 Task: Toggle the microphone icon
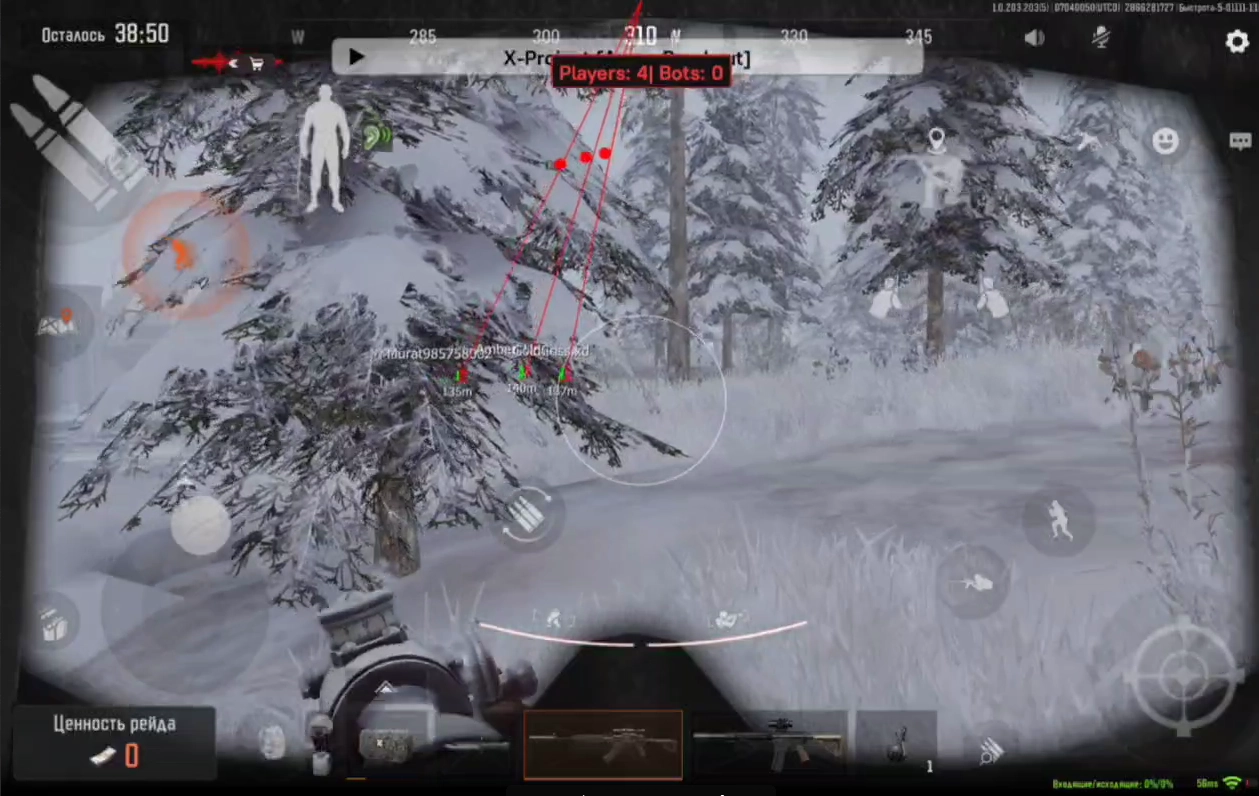[x=1101, y=38]
